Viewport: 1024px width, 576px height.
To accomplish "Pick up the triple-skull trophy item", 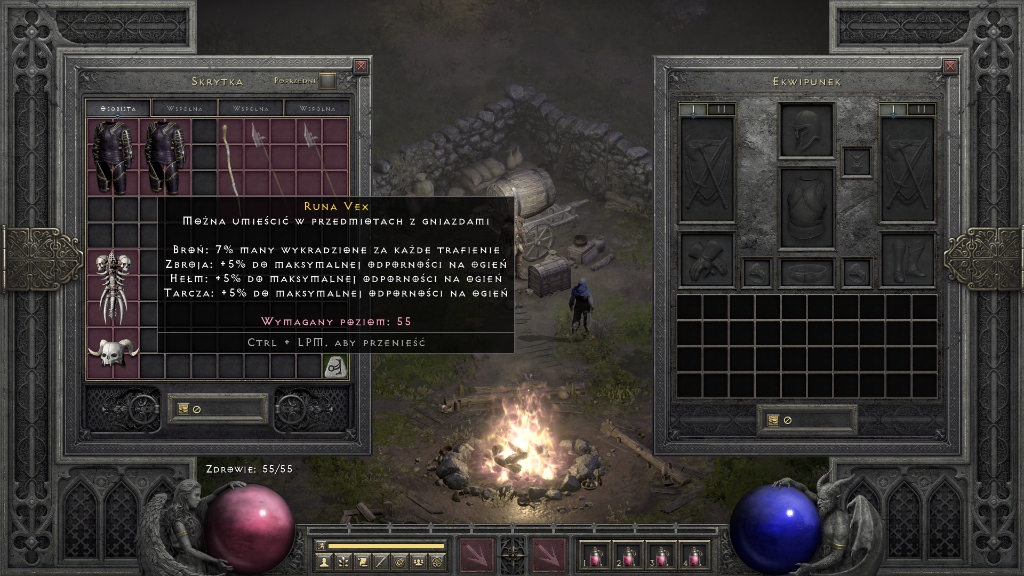I will coord(113,286).
